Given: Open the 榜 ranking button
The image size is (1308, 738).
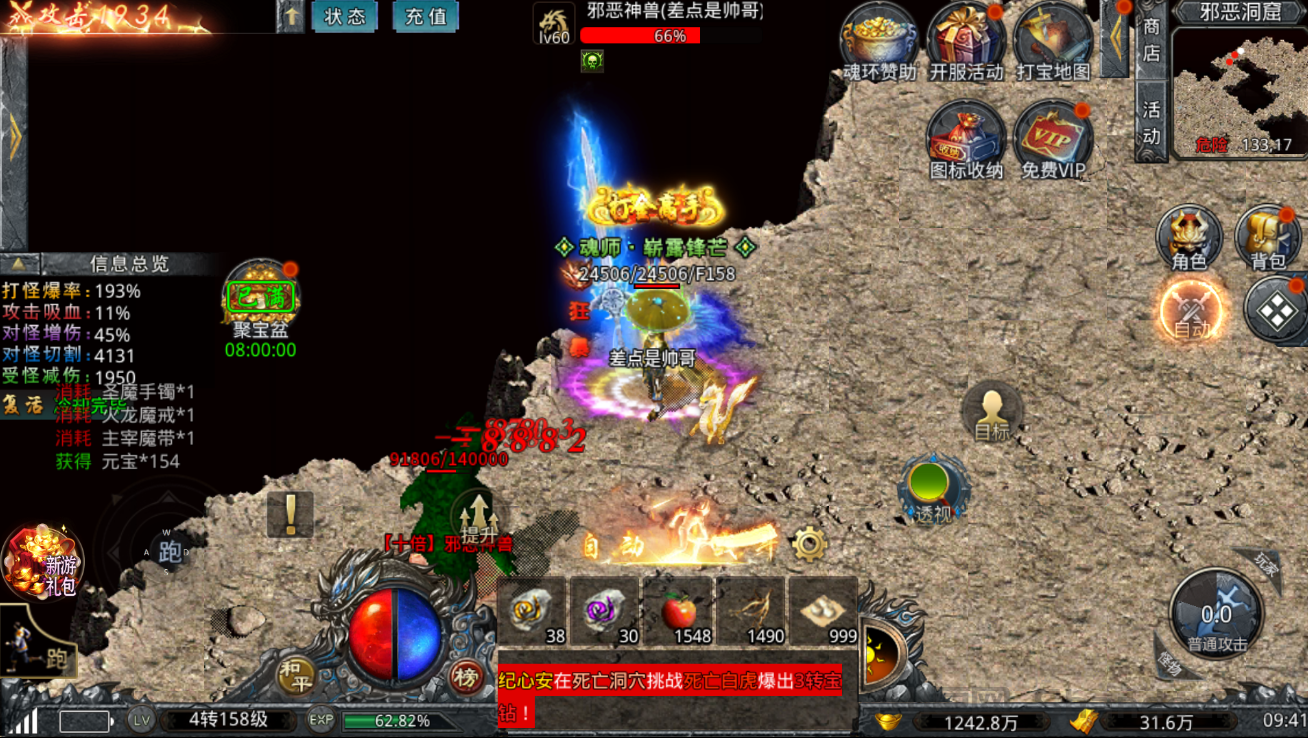Looking at the screenshot, I should point(465,677).
